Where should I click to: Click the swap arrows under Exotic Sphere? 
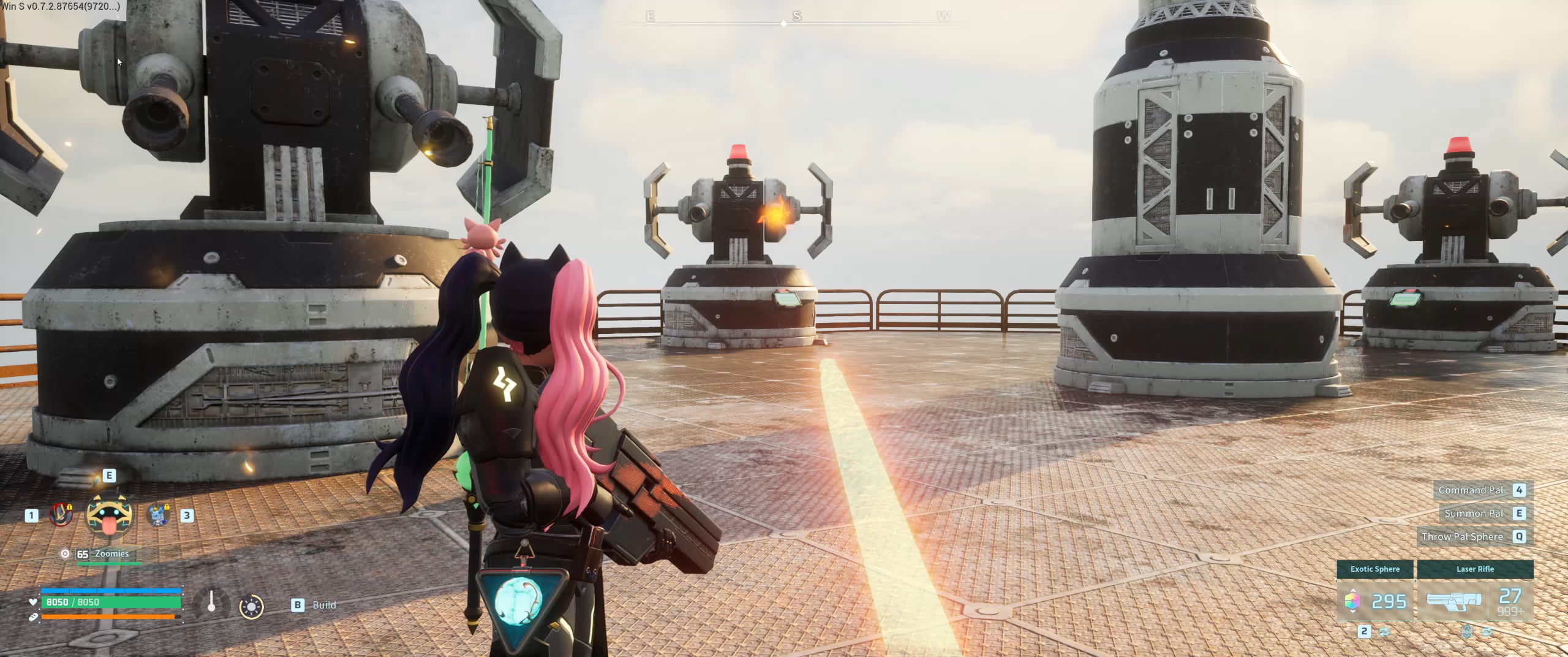pyautogui.click(x=1384, y=631)
